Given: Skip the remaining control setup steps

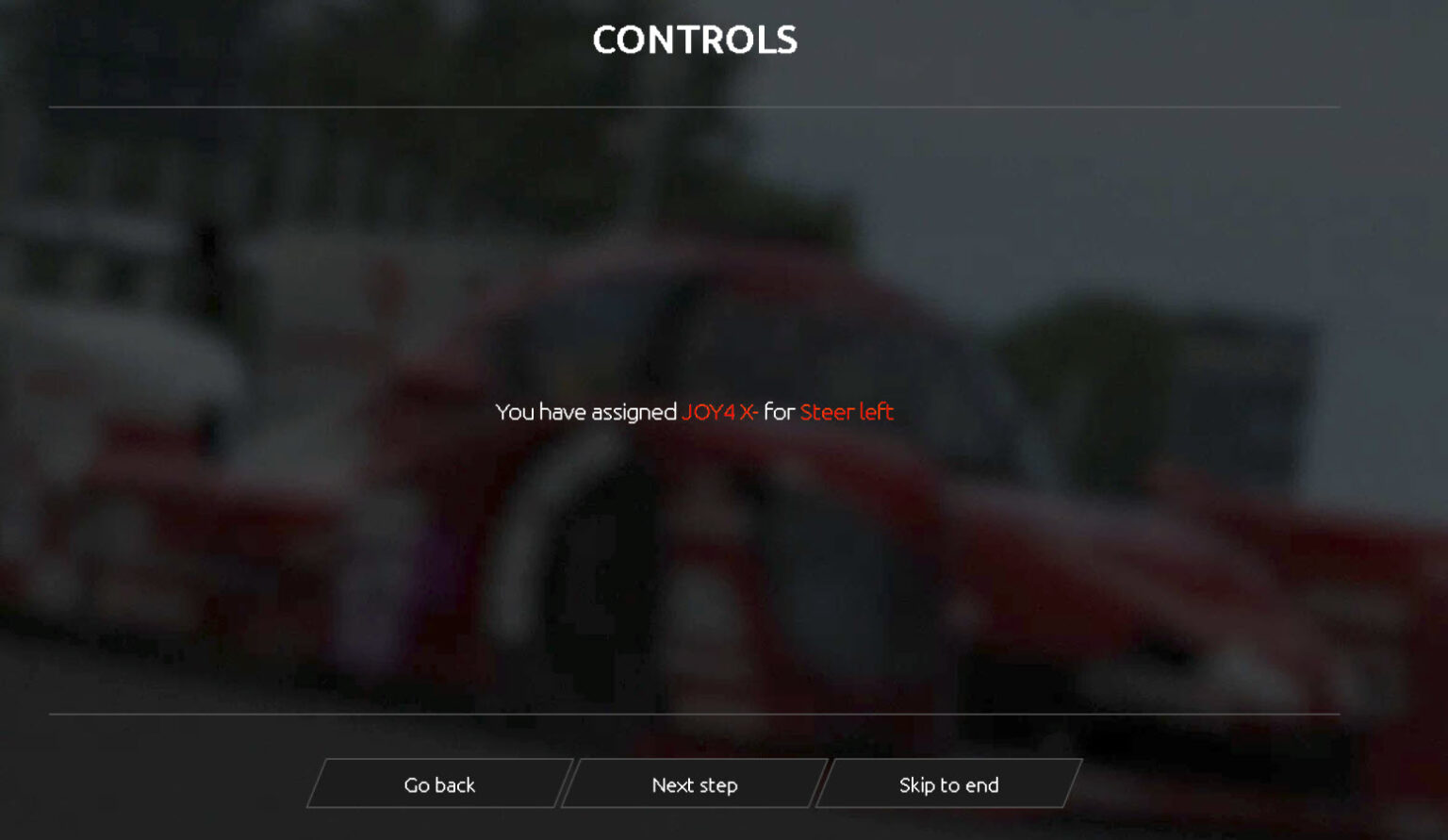Looking at the screenshot, I should pos(948,784).
